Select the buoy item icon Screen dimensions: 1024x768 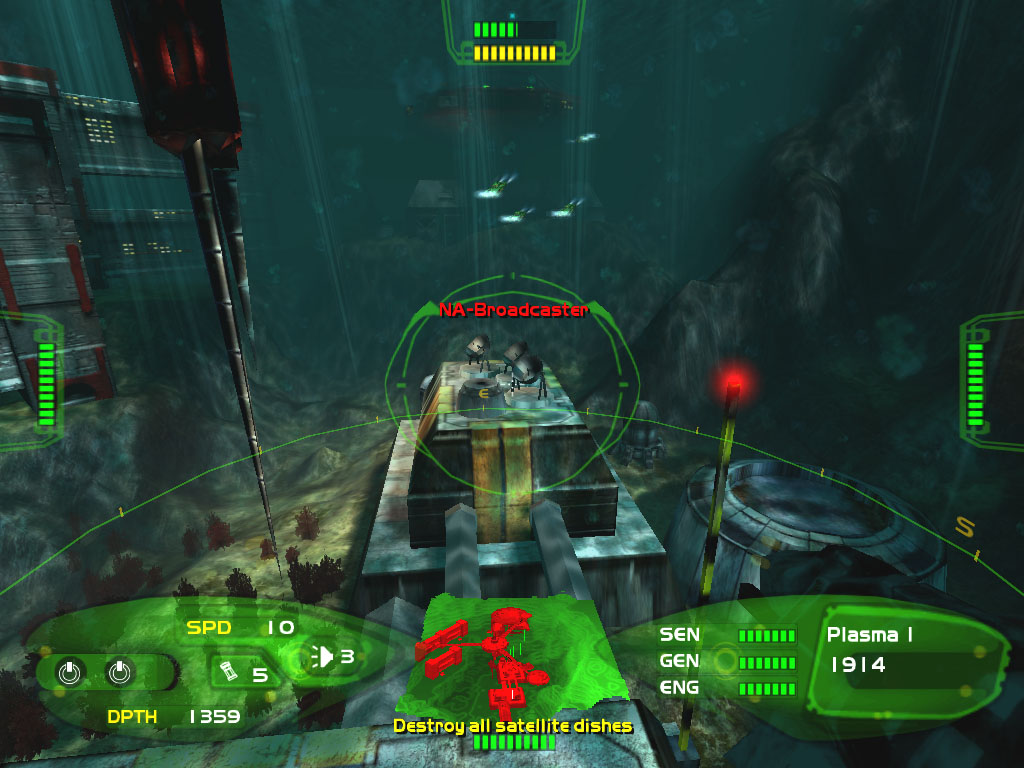tap(229, 670)
